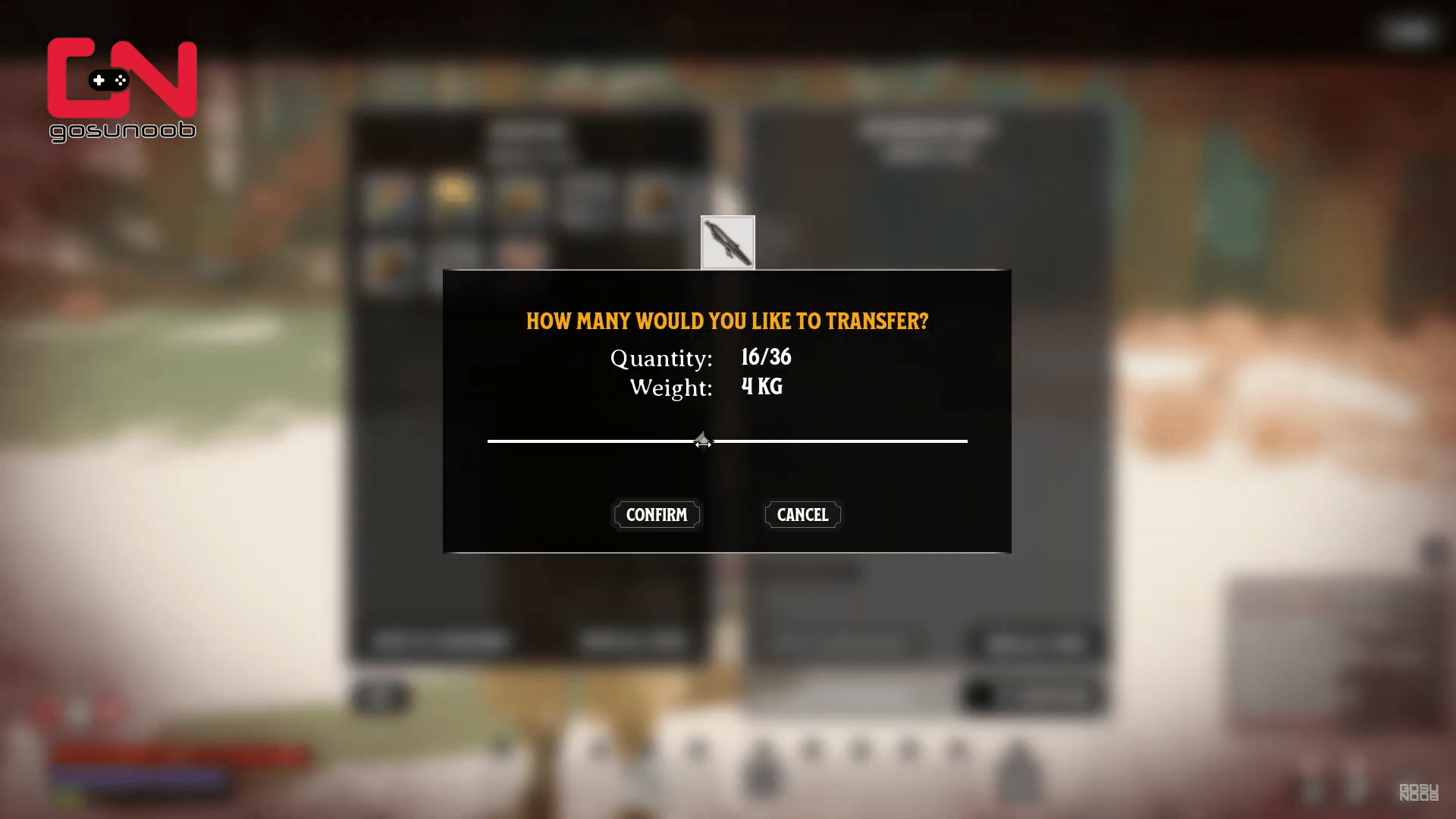Select the rifle item icon above the dialog
This screenshot has width=1456, height=819.
click(726, 243)
